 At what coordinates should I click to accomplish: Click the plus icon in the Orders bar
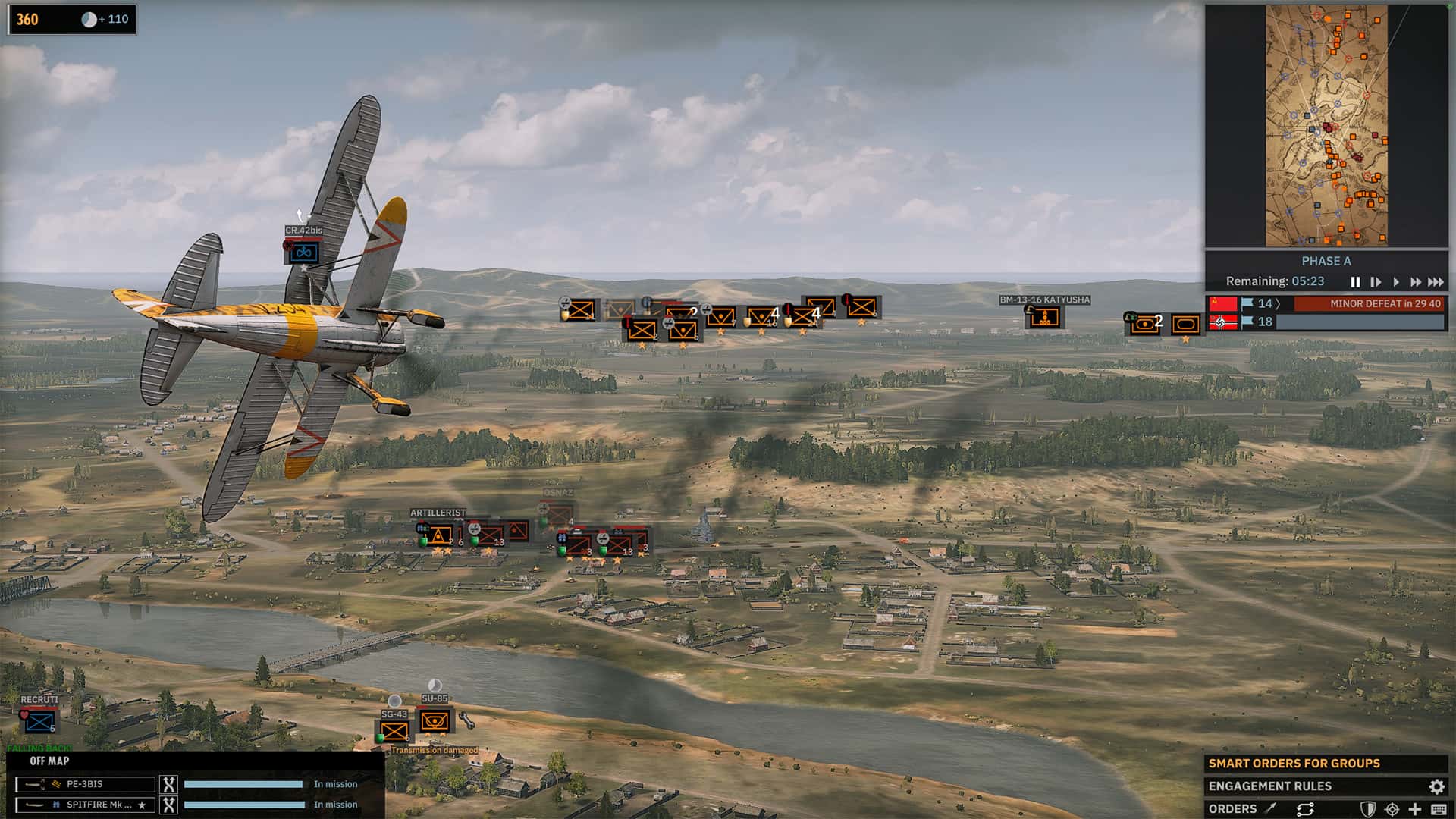(x=1415, y=809)
